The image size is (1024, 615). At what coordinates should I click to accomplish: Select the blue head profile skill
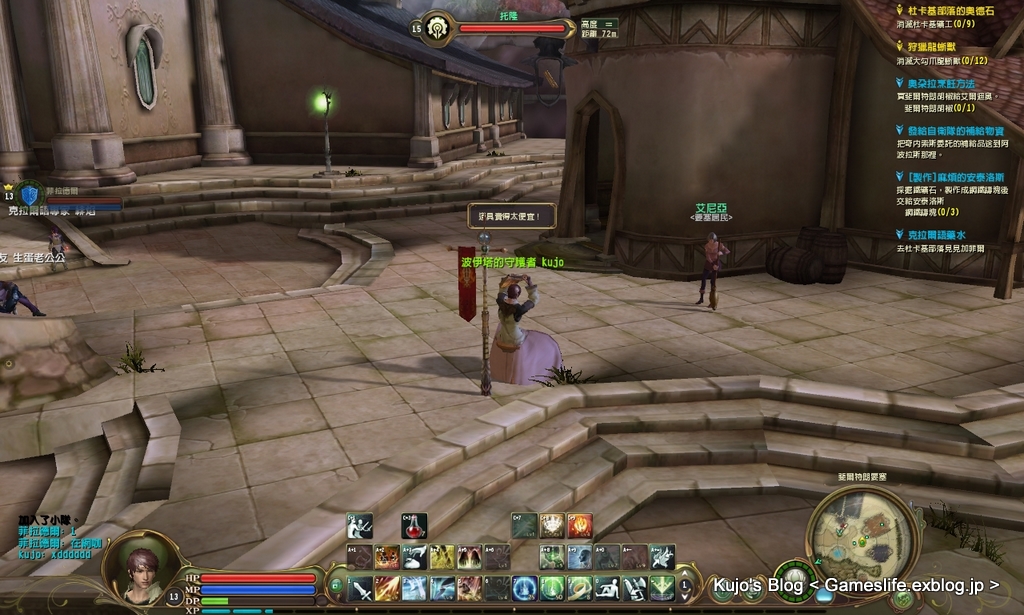pos(580,557)
